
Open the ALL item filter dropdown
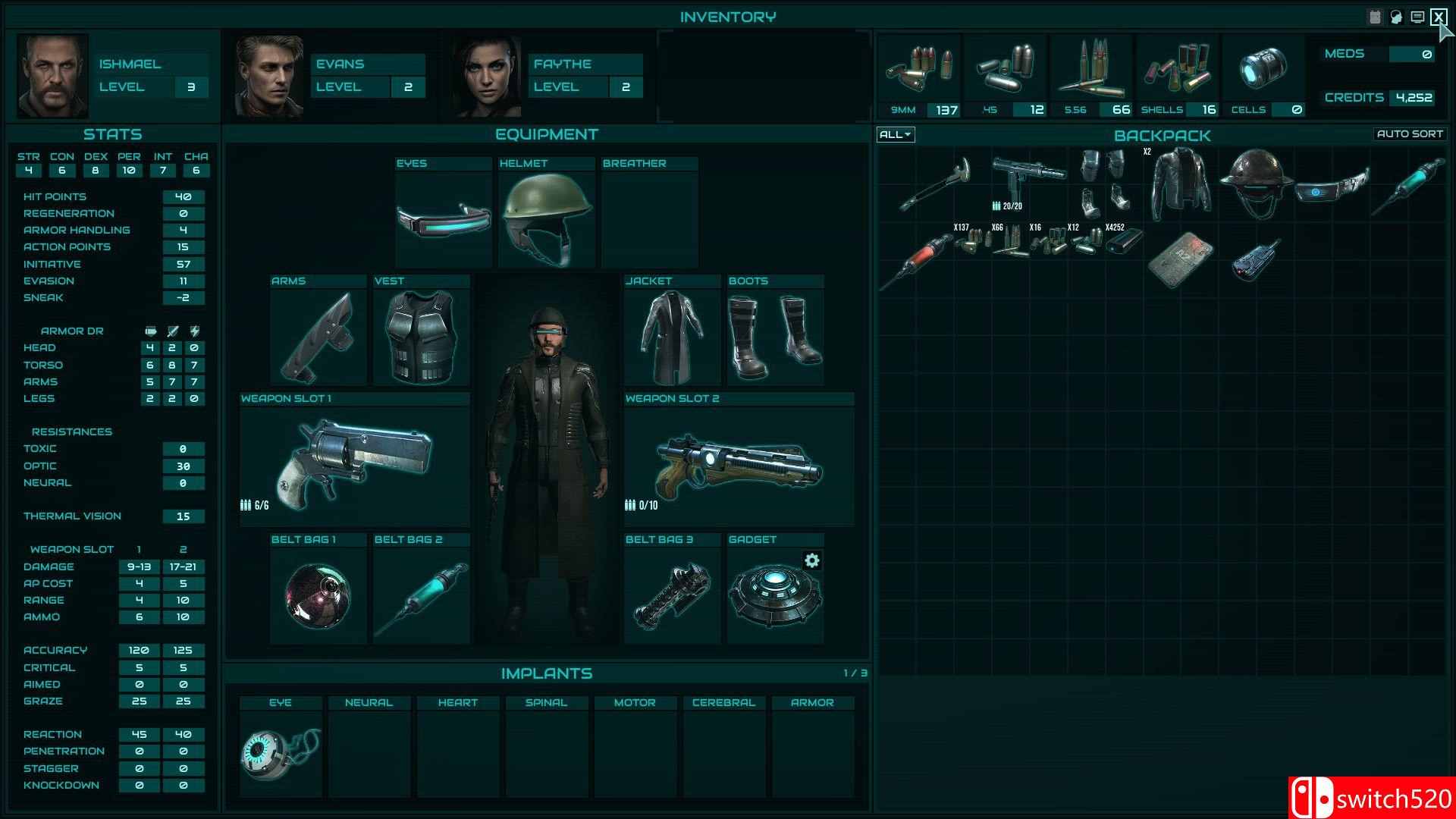tap(895, 134)
